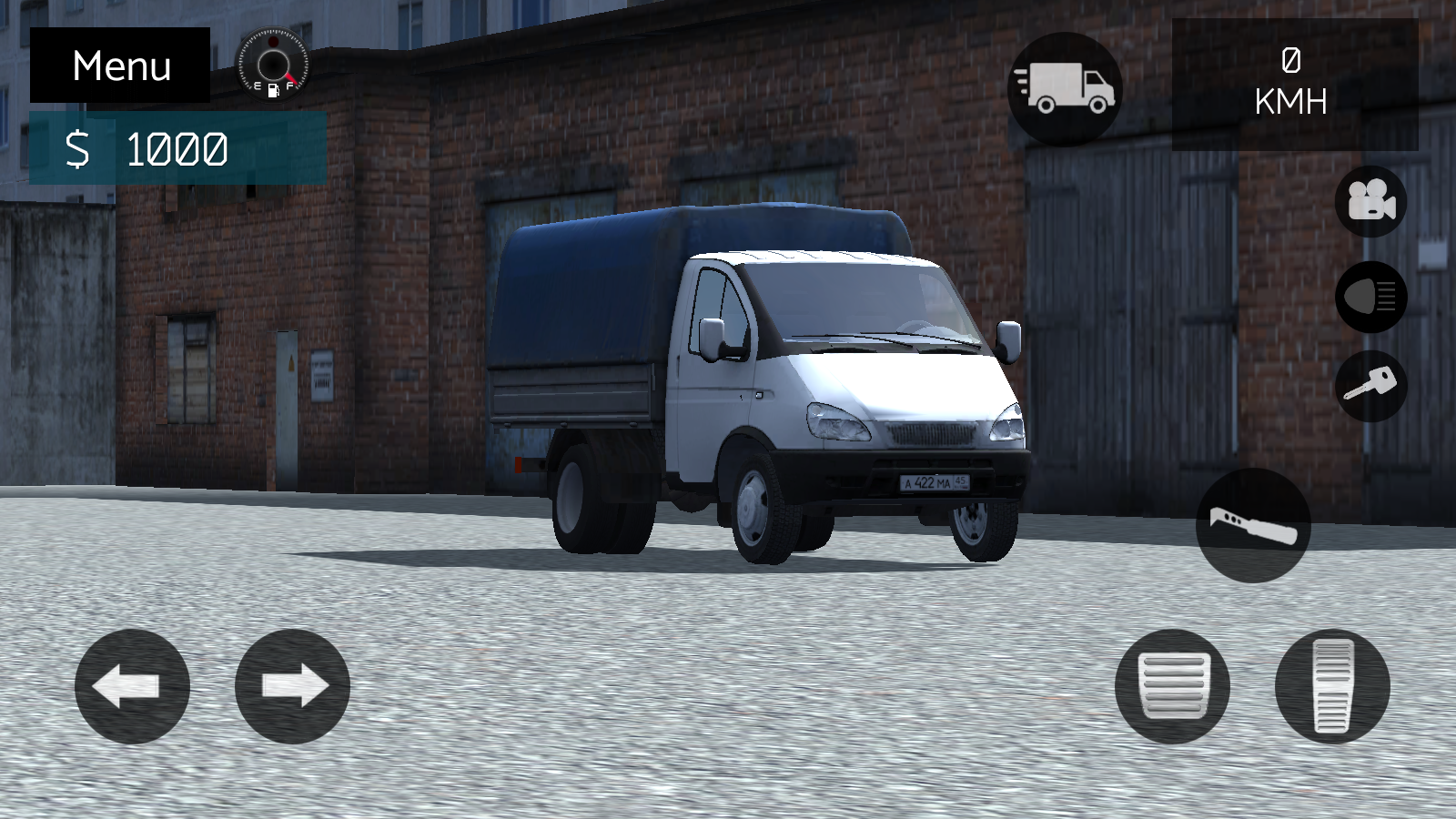Click the dollar sign symbol

pyautogui.click(x=79, y=148)
